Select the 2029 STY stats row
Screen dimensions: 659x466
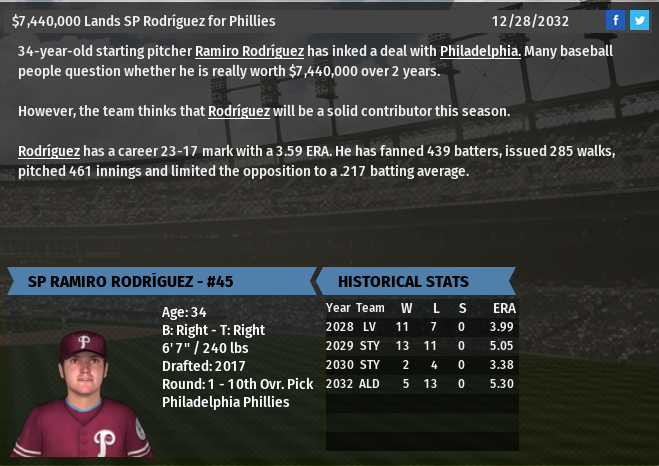421,346
